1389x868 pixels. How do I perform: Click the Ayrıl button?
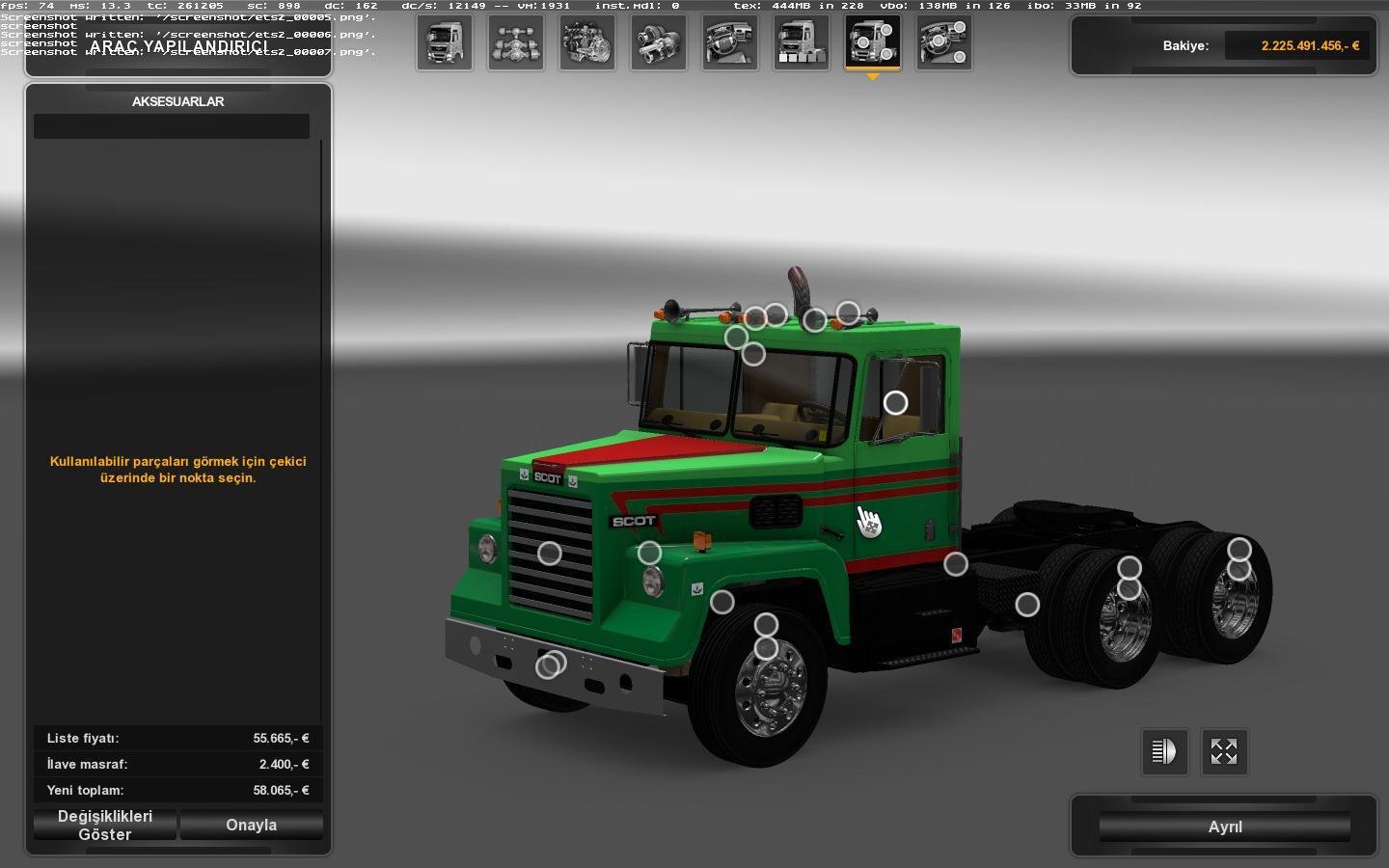pos(1225,827)
